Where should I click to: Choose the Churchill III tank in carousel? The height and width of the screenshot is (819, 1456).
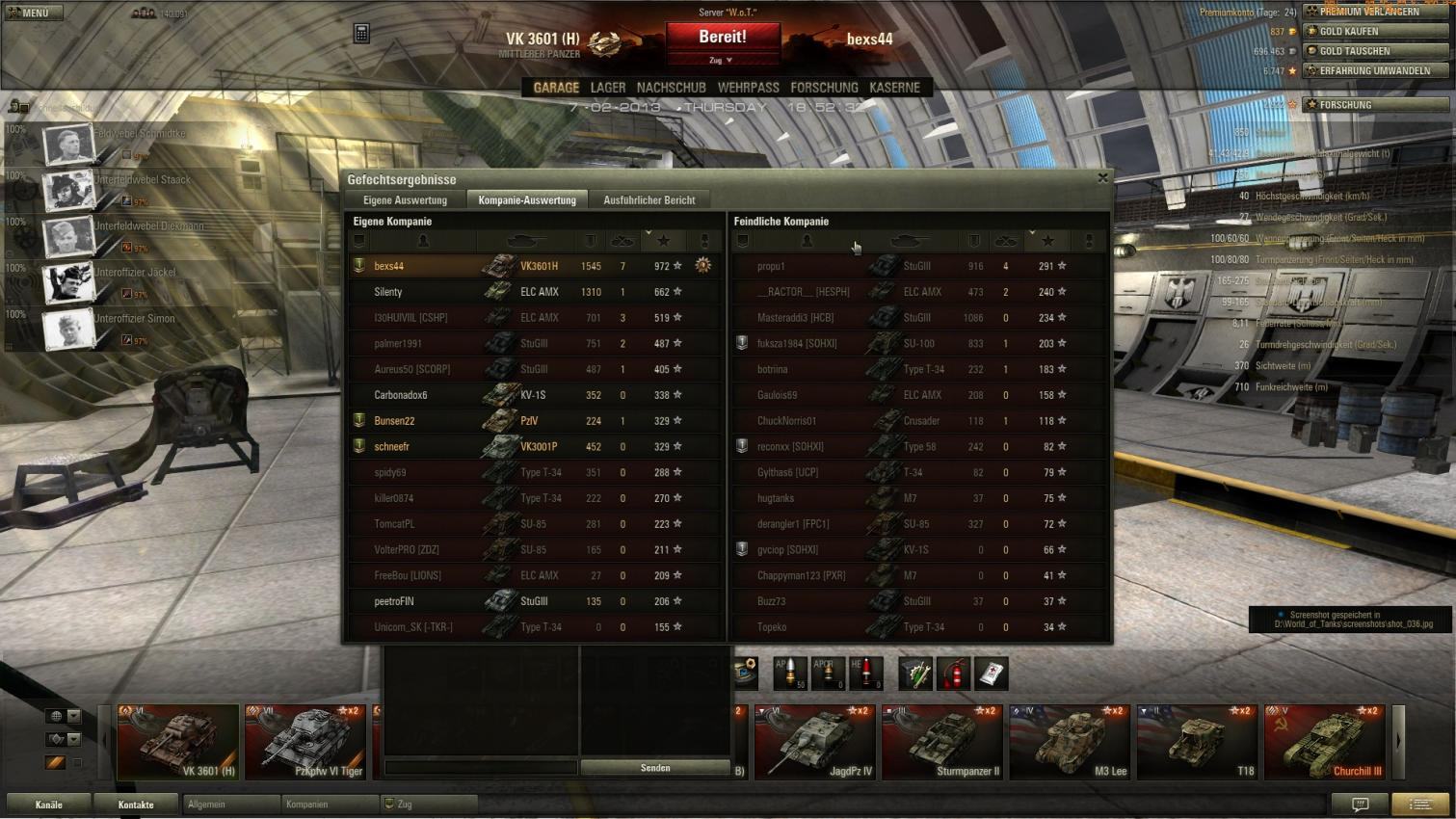click(1325, 741)
